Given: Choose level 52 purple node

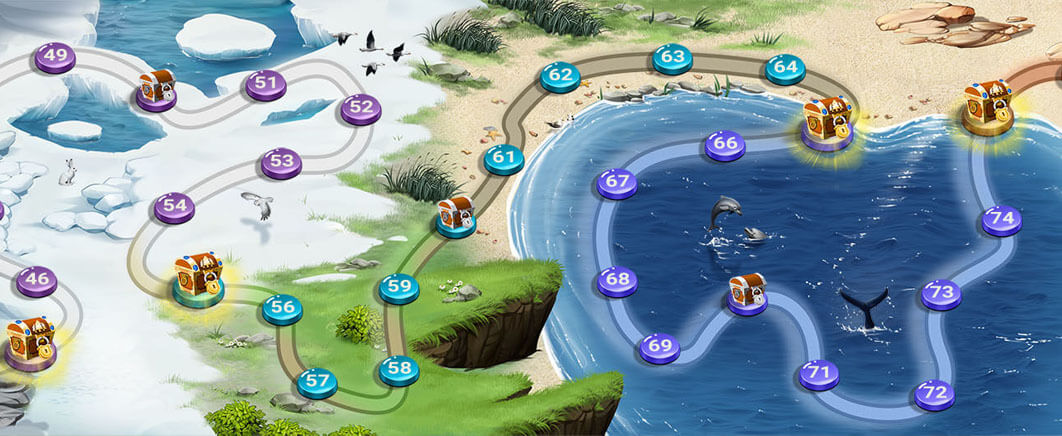Looking at the screenshot, I should [361, 108].
